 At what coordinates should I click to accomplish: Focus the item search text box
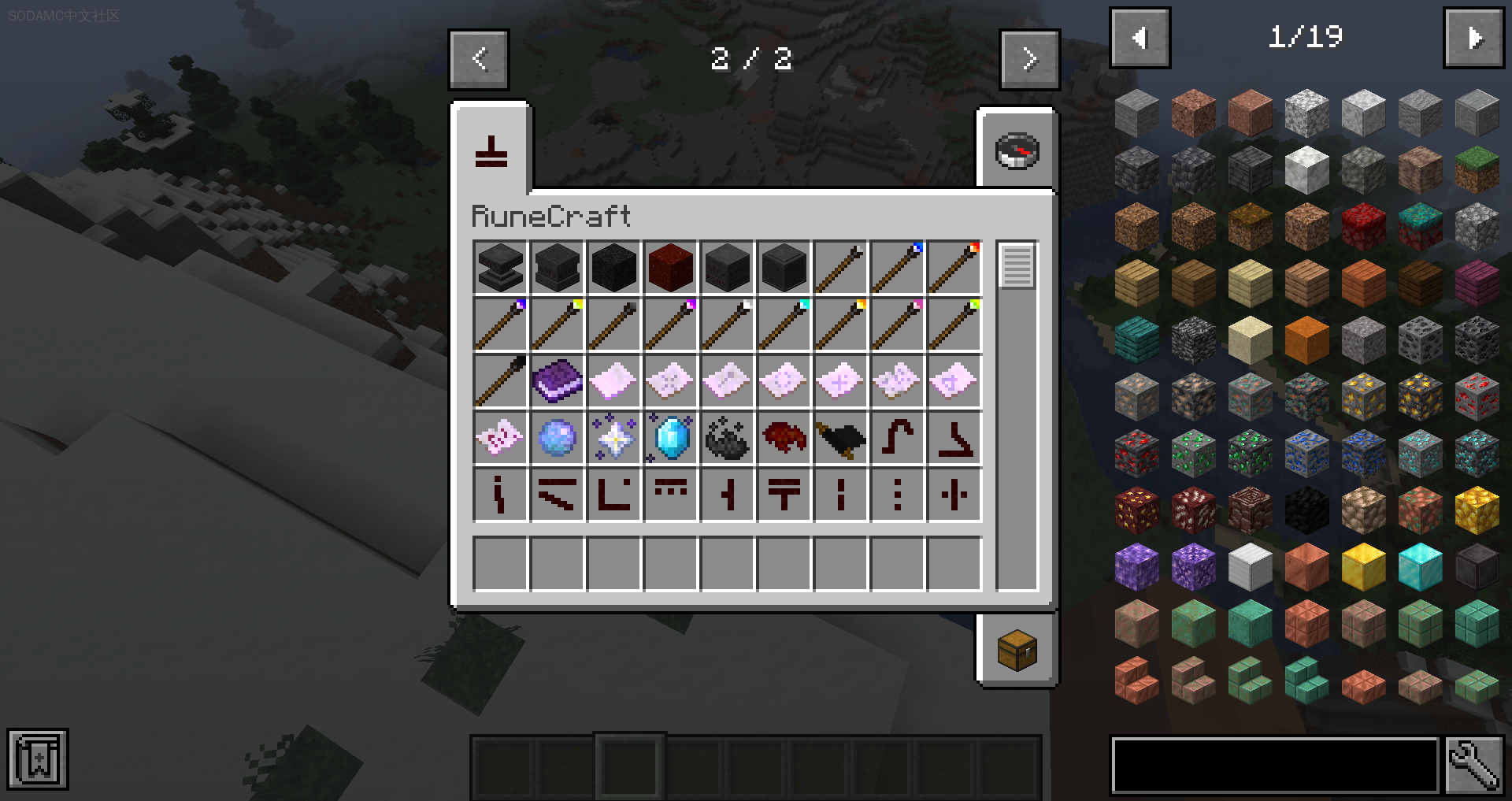point(1273,765)
